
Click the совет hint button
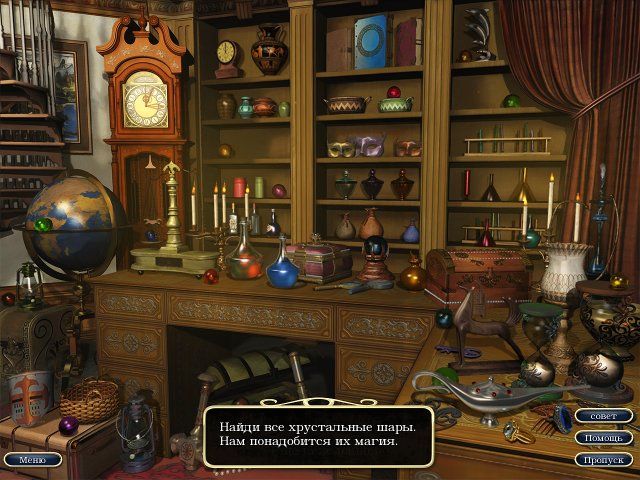pyautogui.click(x=604, y=416)
